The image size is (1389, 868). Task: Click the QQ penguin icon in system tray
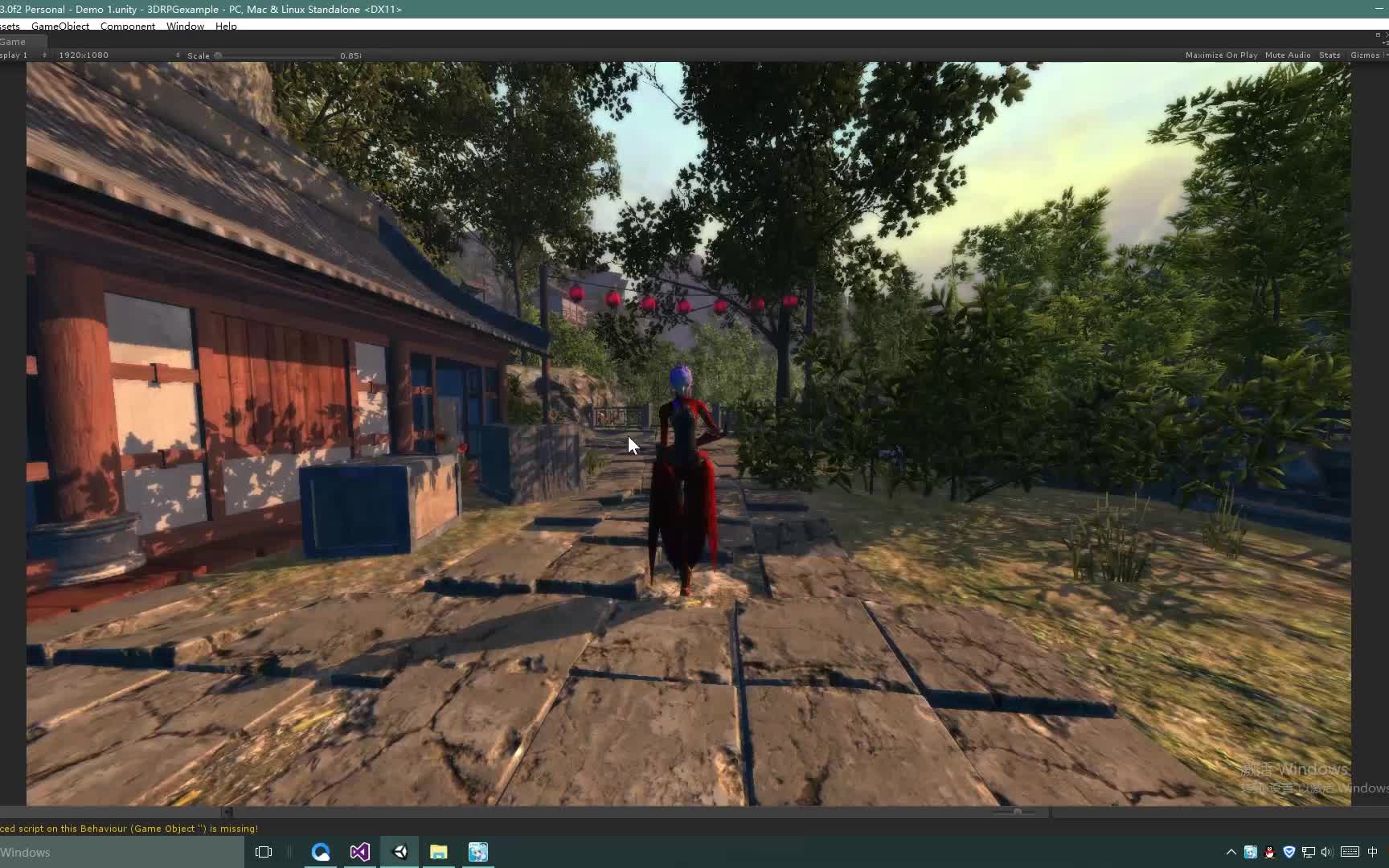tap(1269, 852)
